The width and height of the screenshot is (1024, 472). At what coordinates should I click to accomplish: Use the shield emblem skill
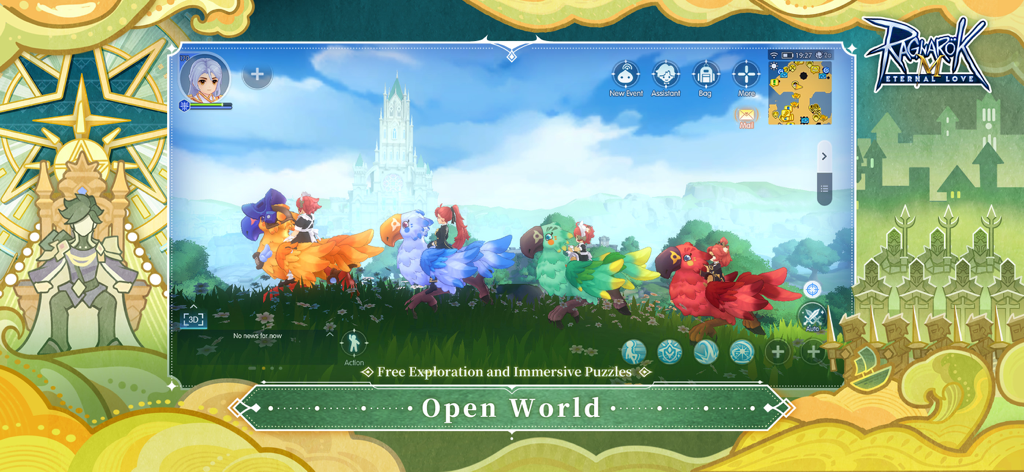pos(669,351)
